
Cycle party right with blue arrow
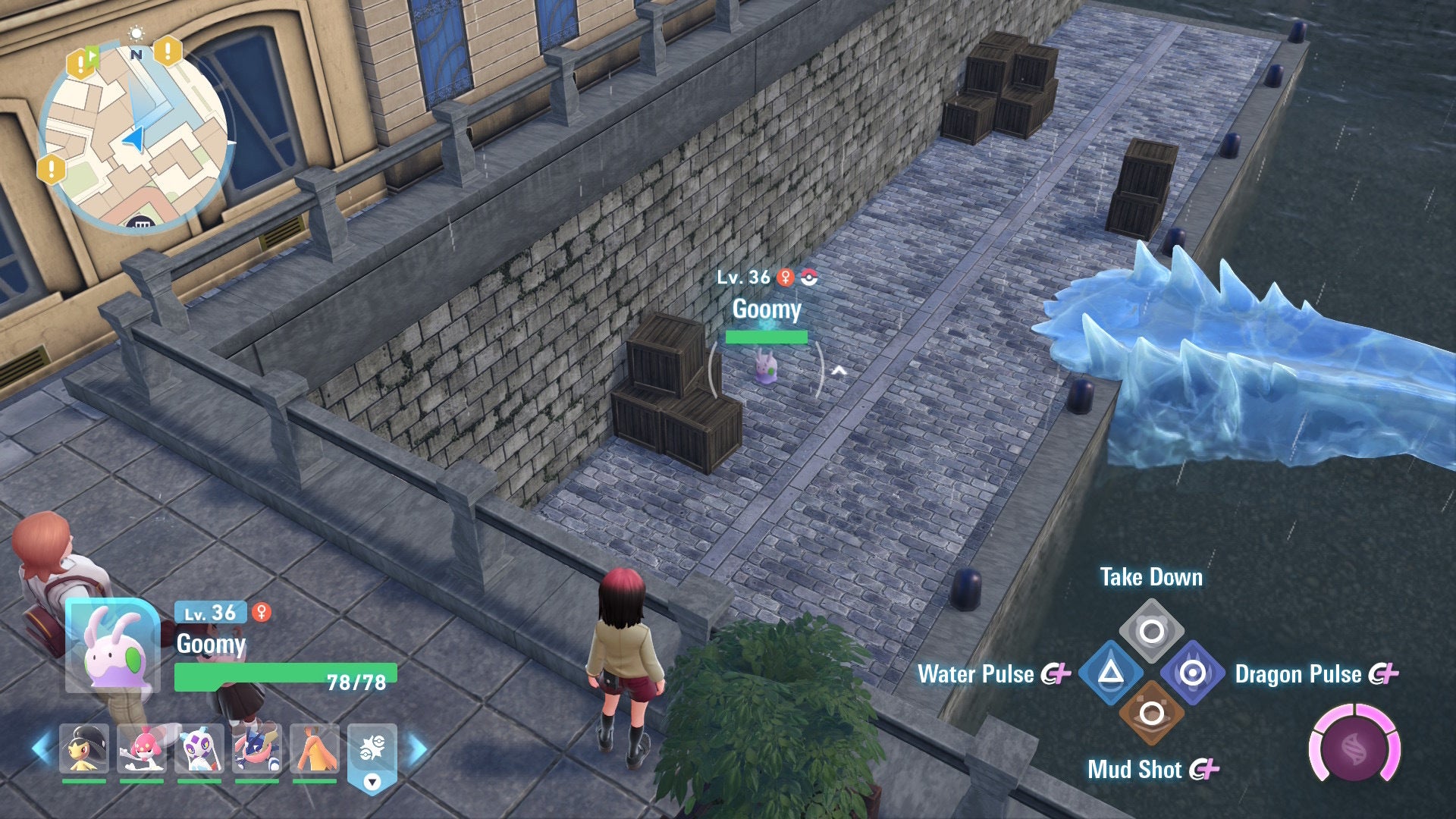click(418, 748)
